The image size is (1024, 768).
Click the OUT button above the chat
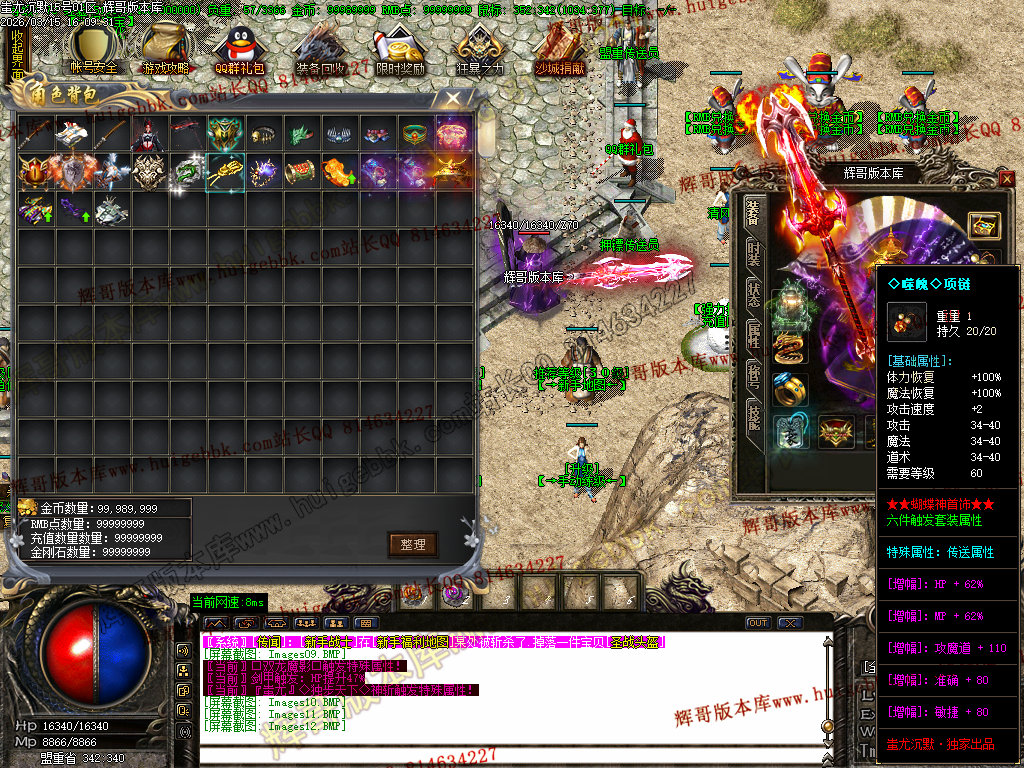pyautogui.click(x=758, y=623)
